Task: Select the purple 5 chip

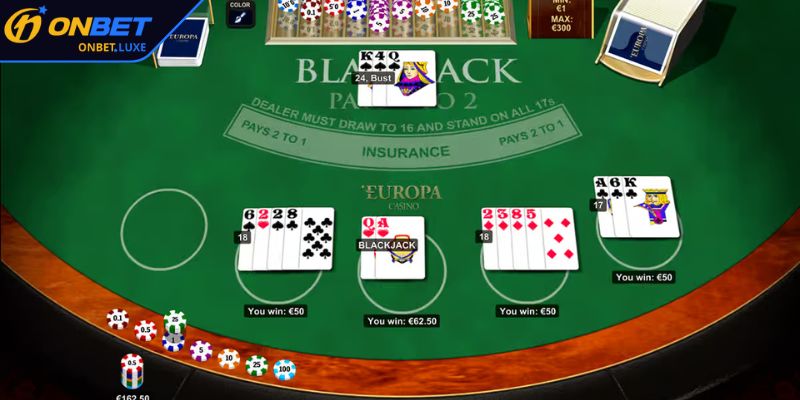Action: click(201, 350)
